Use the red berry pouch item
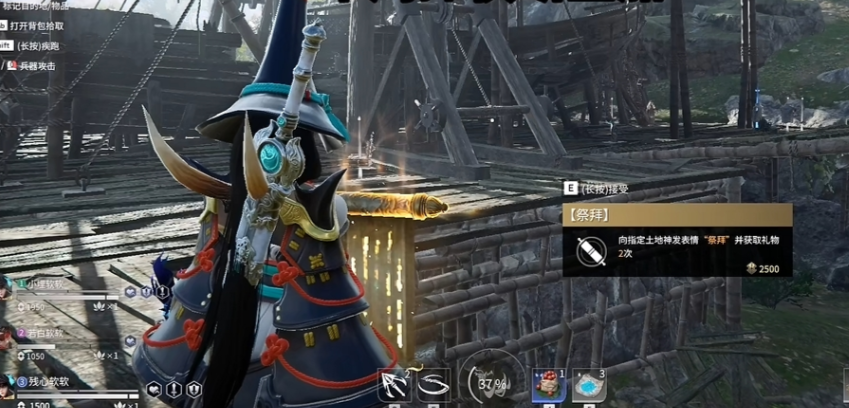 pyautogui.click(x=548, y=386)
